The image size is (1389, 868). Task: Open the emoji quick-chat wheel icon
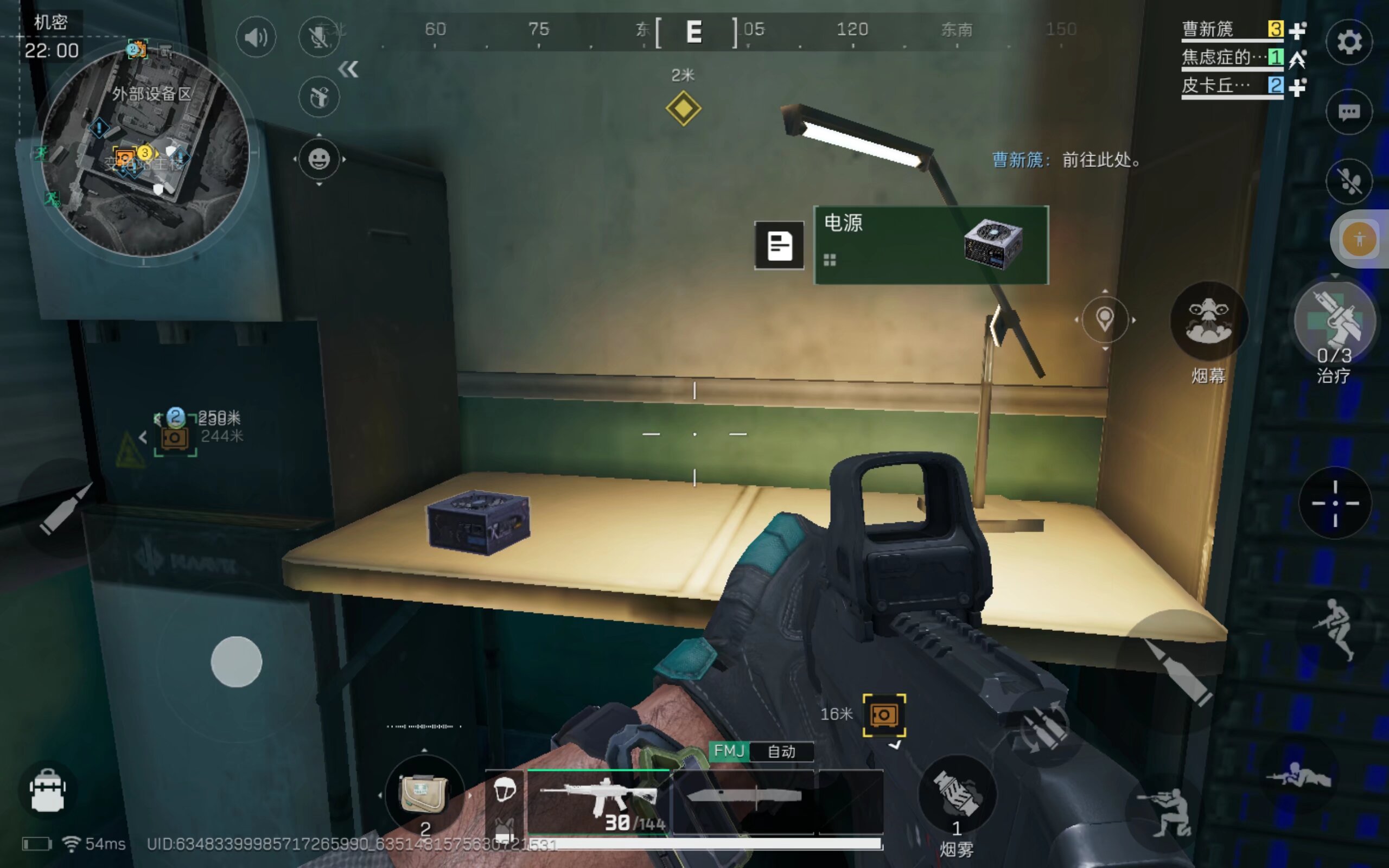point(320,159)
